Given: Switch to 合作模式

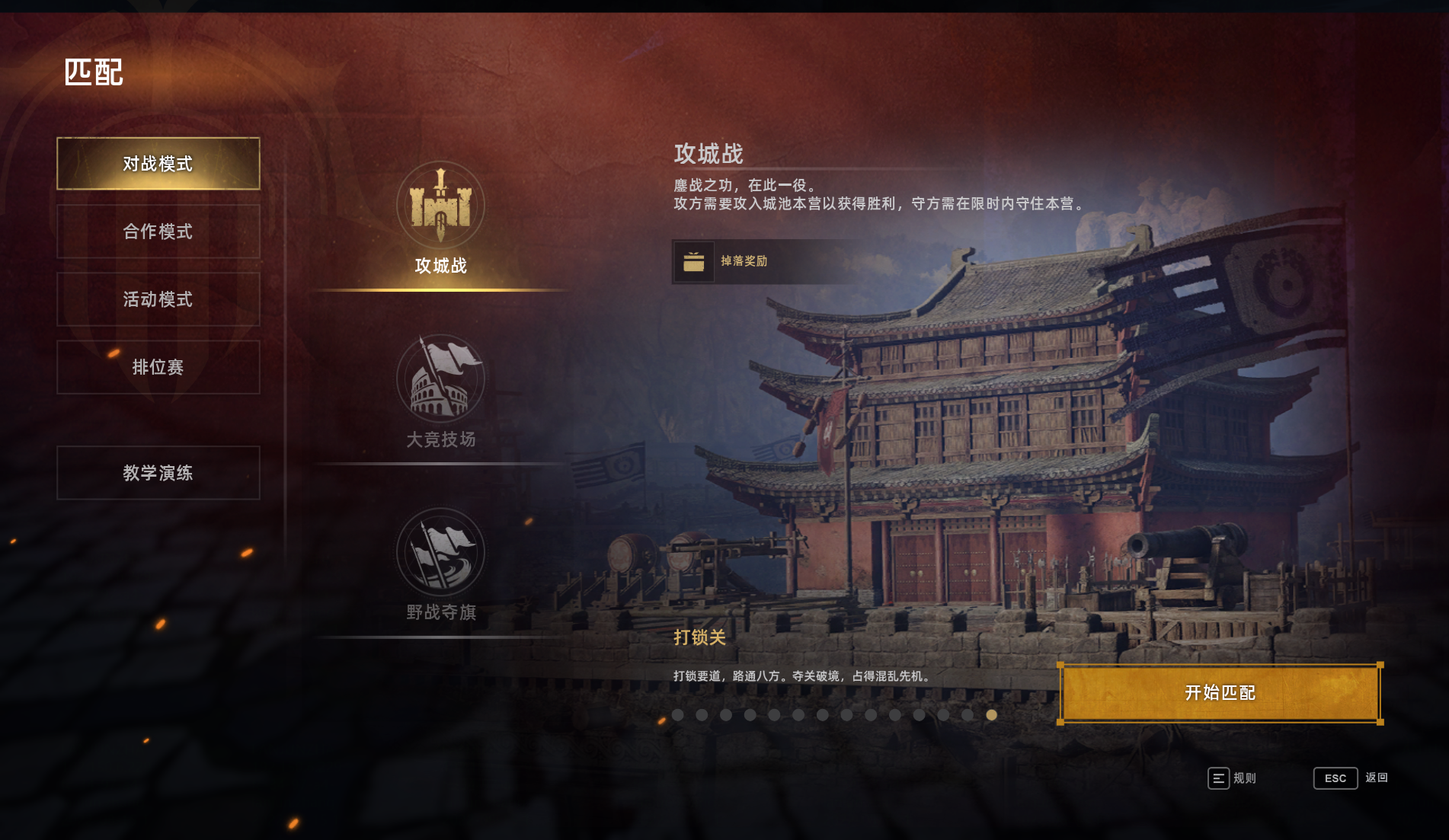Looking at the screenshot, I should [x=158, y=232].
